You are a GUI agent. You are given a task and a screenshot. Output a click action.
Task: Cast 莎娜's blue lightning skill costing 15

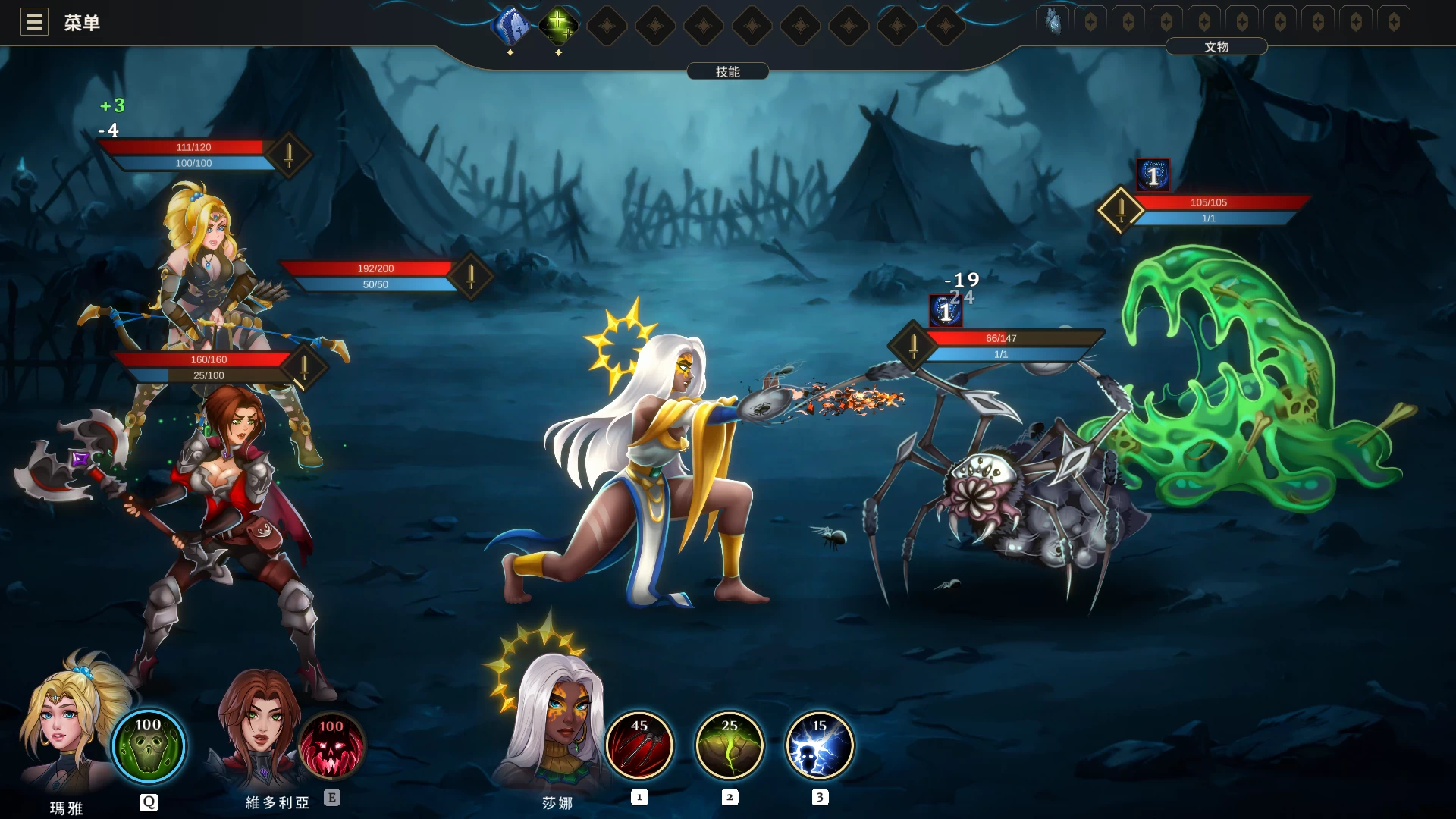[820, 745]
